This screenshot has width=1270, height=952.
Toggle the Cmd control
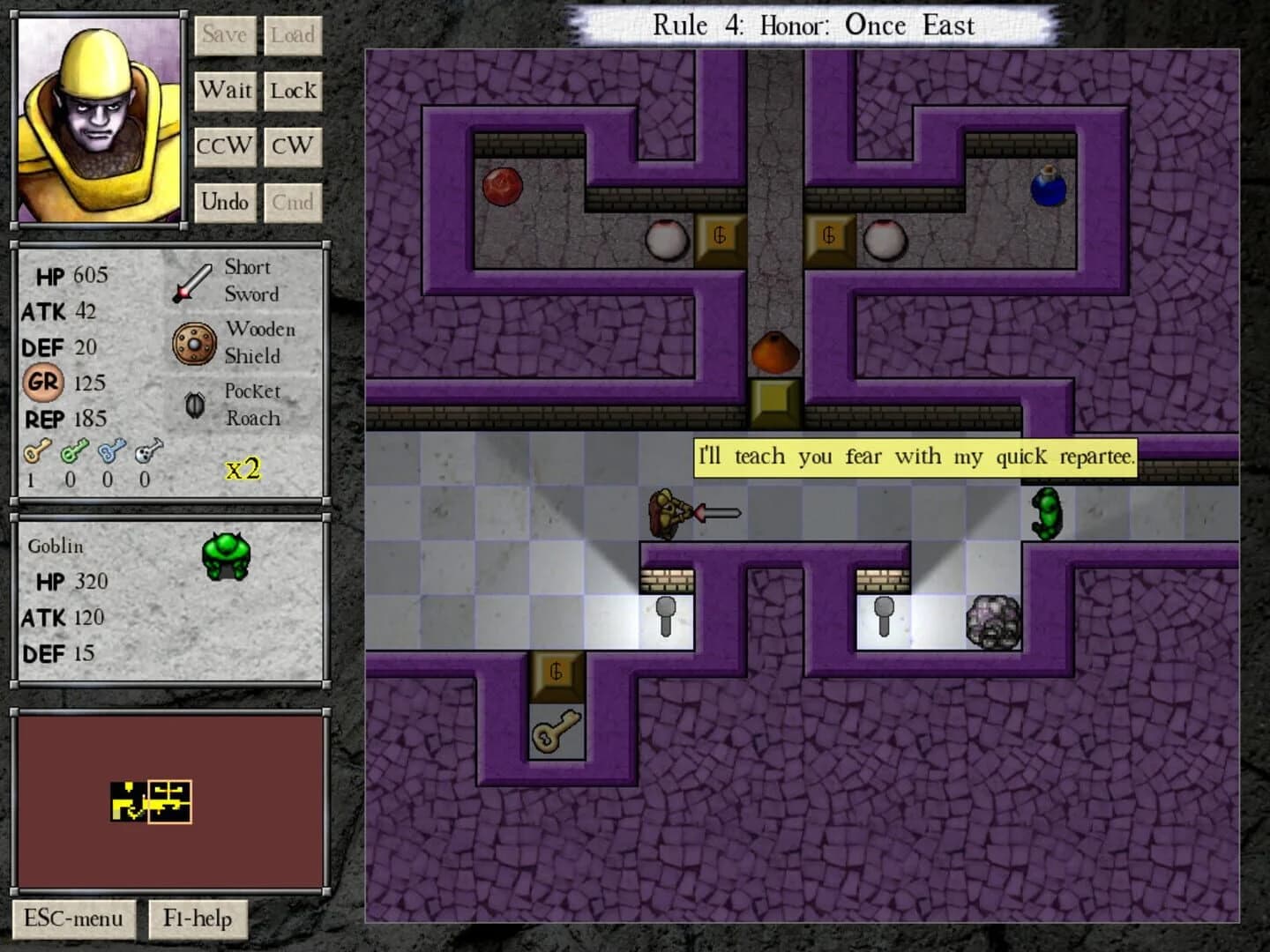coord(294,202)
